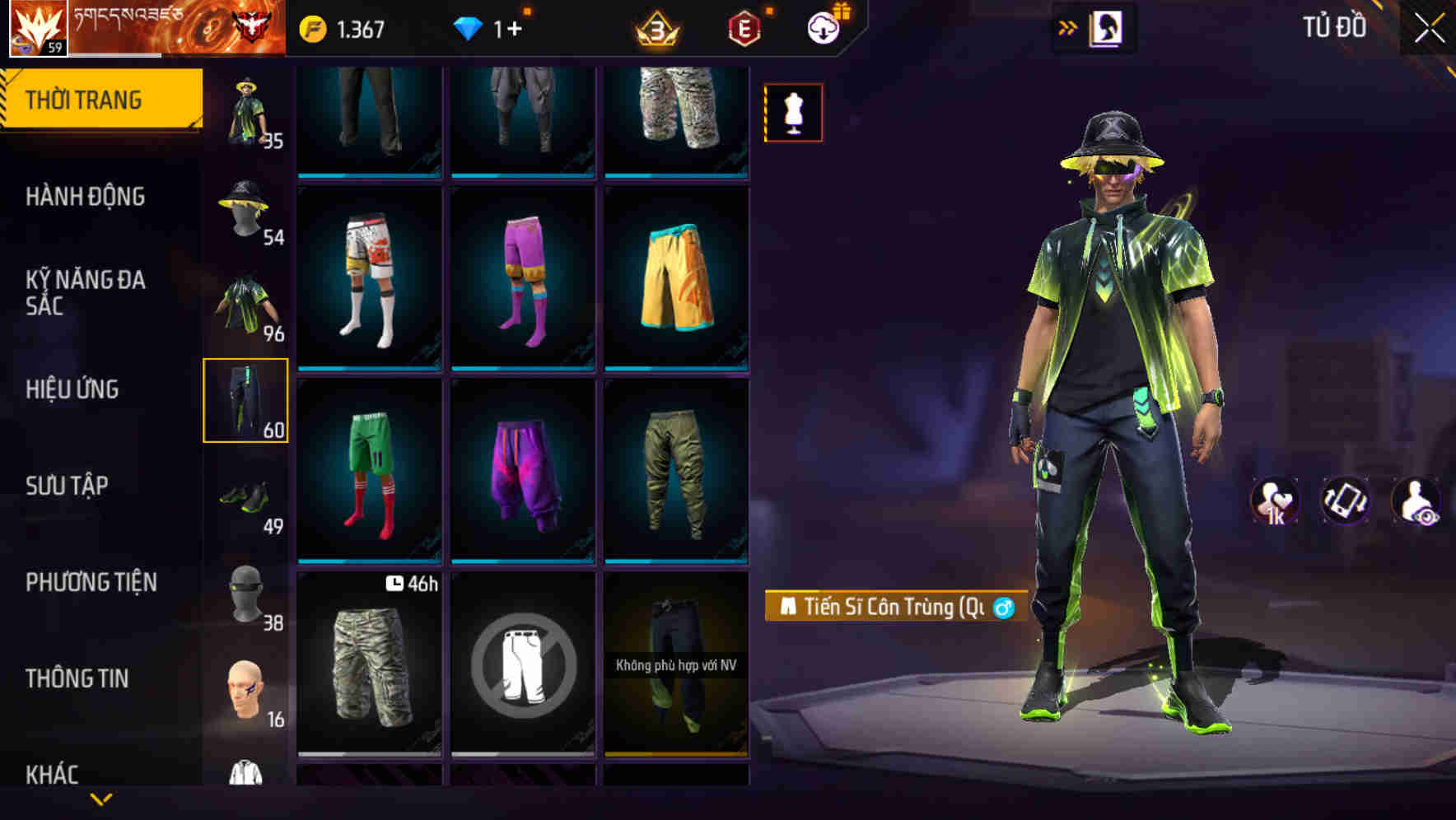Select the purple joggers item thumbnail
This screenshot has height=820, width=1456.
click(x=524, y=473)
